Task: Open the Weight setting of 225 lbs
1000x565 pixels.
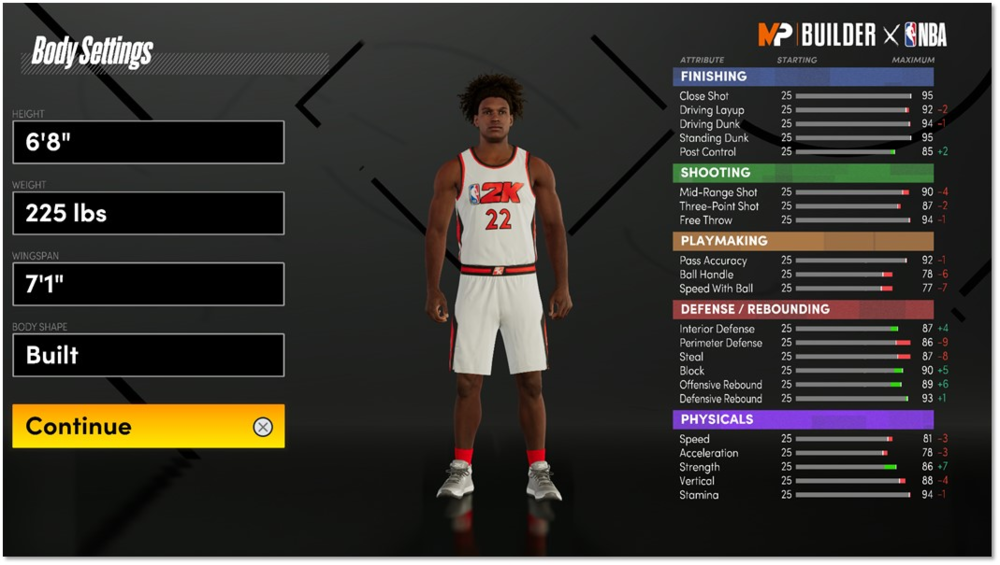Action: pos(148,213)
